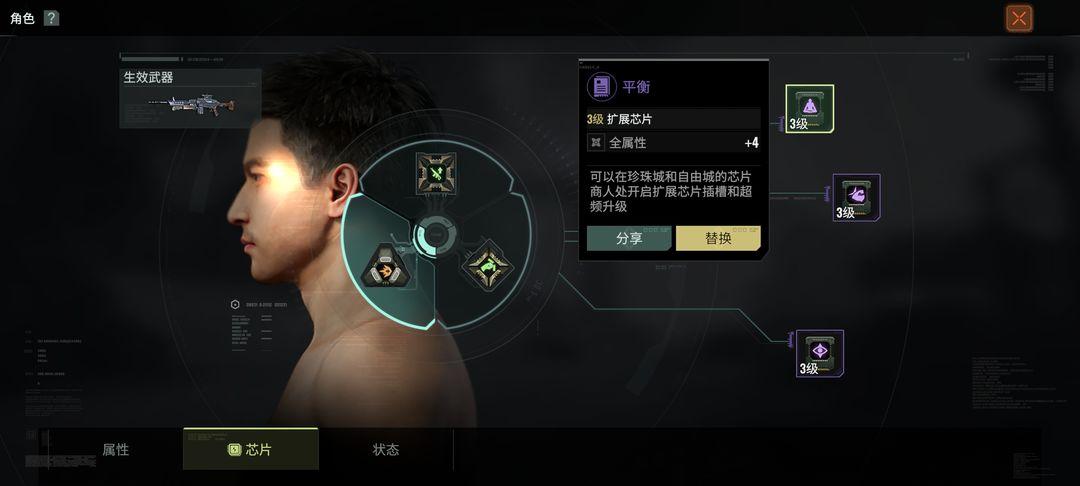Switch to the 属性 attributes tab
The width and height of the screenshot is (1080, 486).
click(x=116, y=450)
